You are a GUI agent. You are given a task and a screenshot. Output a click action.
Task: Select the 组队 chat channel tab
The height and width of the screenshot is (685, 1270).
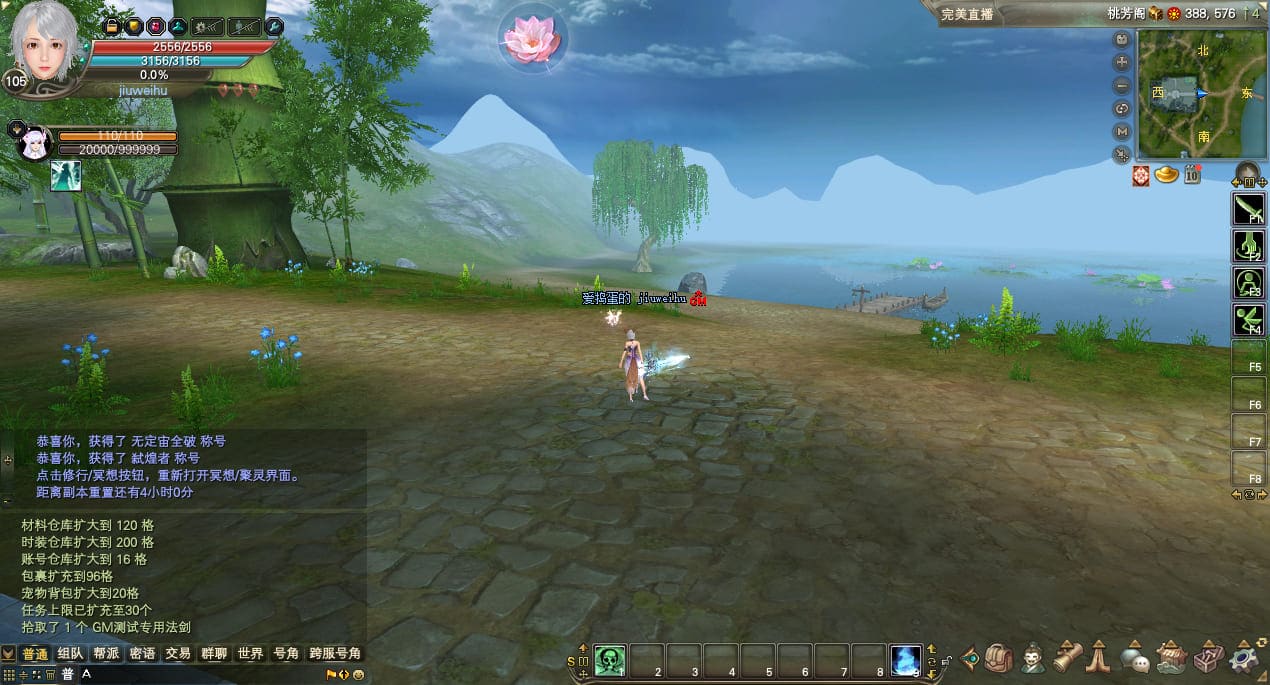(70, 654)
